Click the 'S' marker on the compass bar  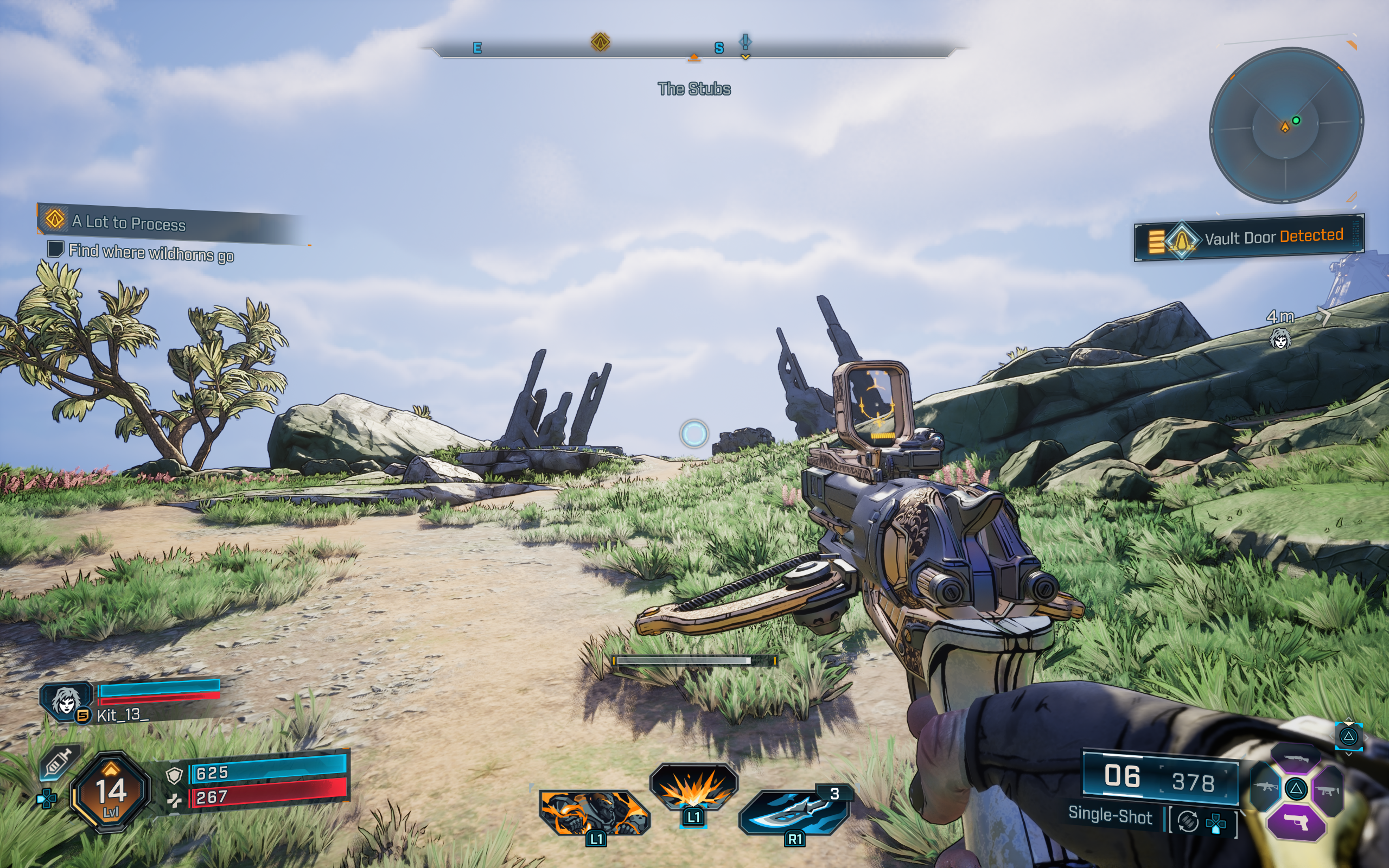[x=718, y=48]
